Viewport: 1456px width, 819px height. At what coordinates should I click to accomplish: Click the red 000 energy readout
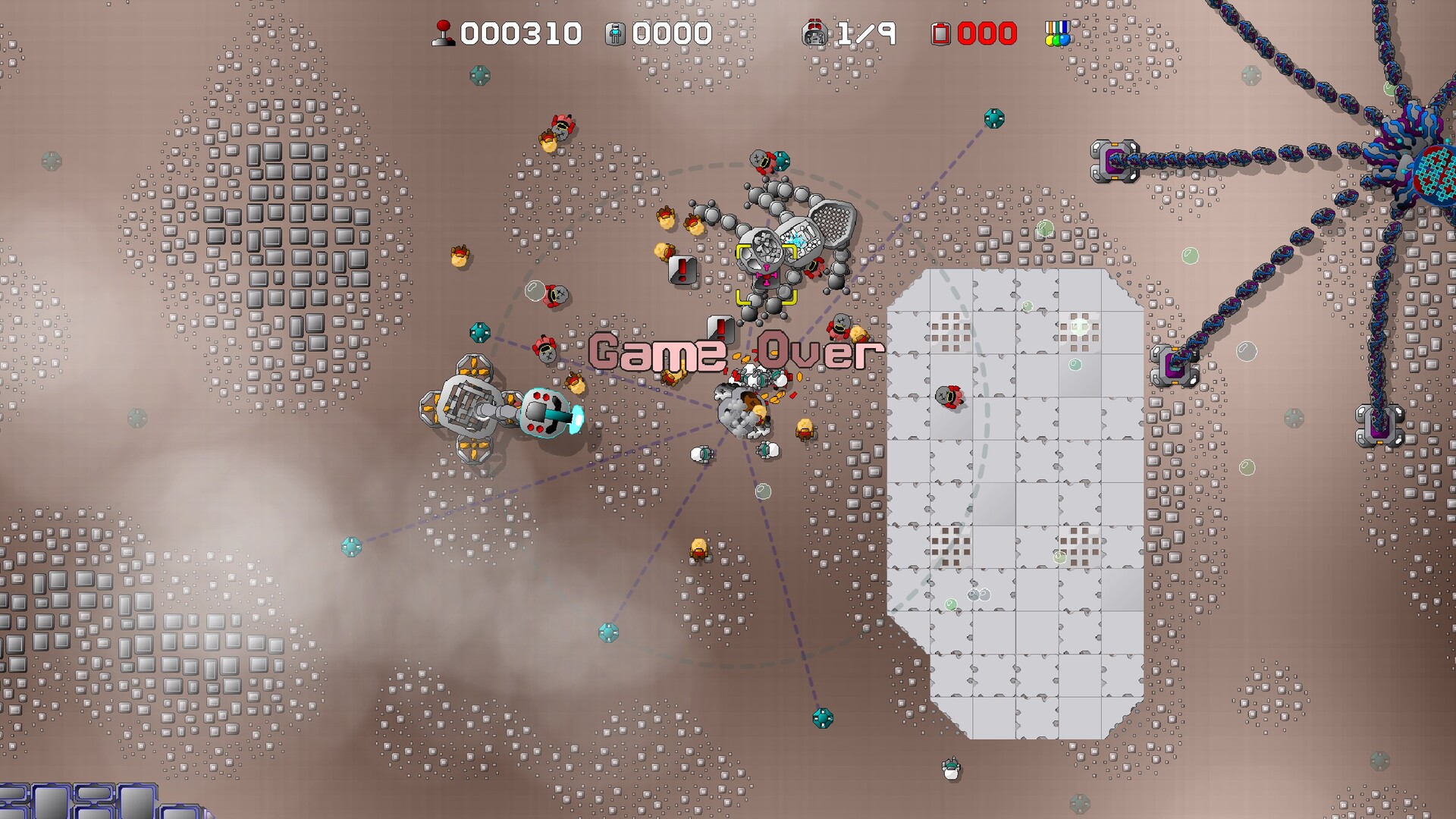tap(986, 33)
